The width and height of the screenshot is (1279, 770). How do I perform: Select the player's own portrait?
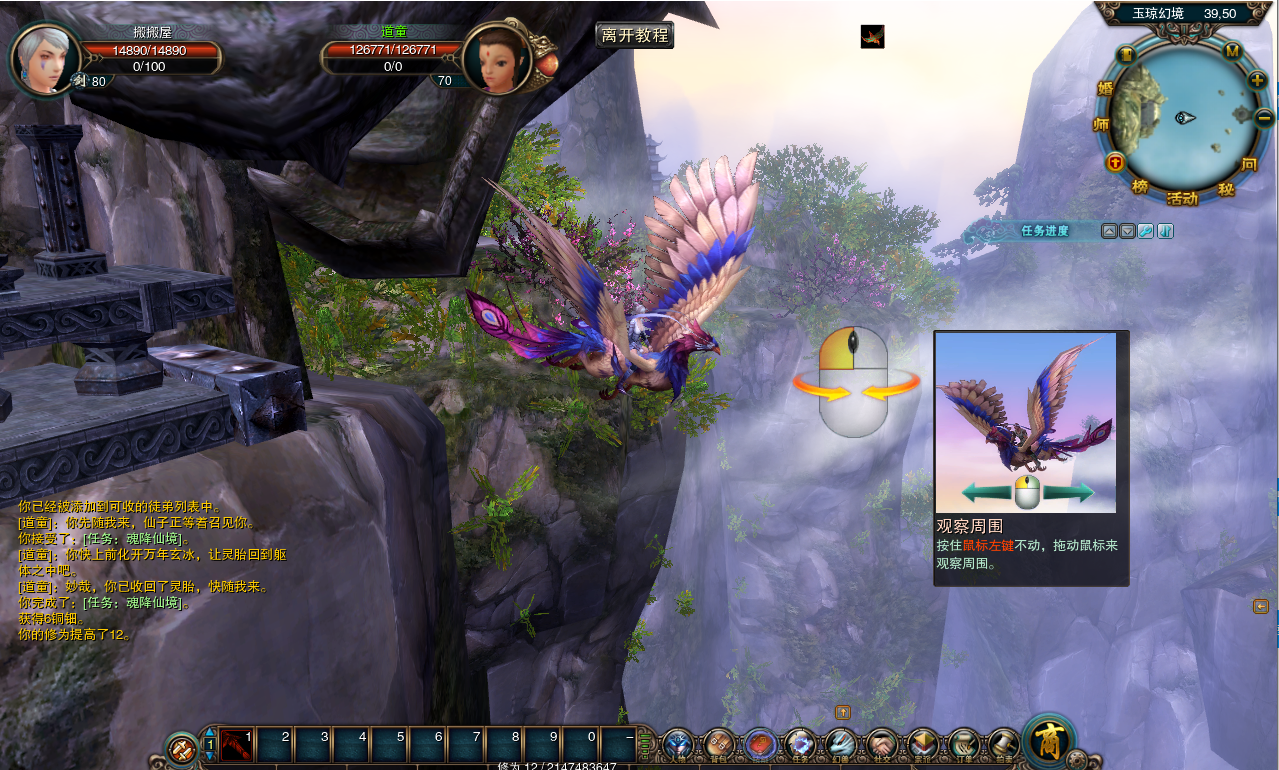pos(45,58)
